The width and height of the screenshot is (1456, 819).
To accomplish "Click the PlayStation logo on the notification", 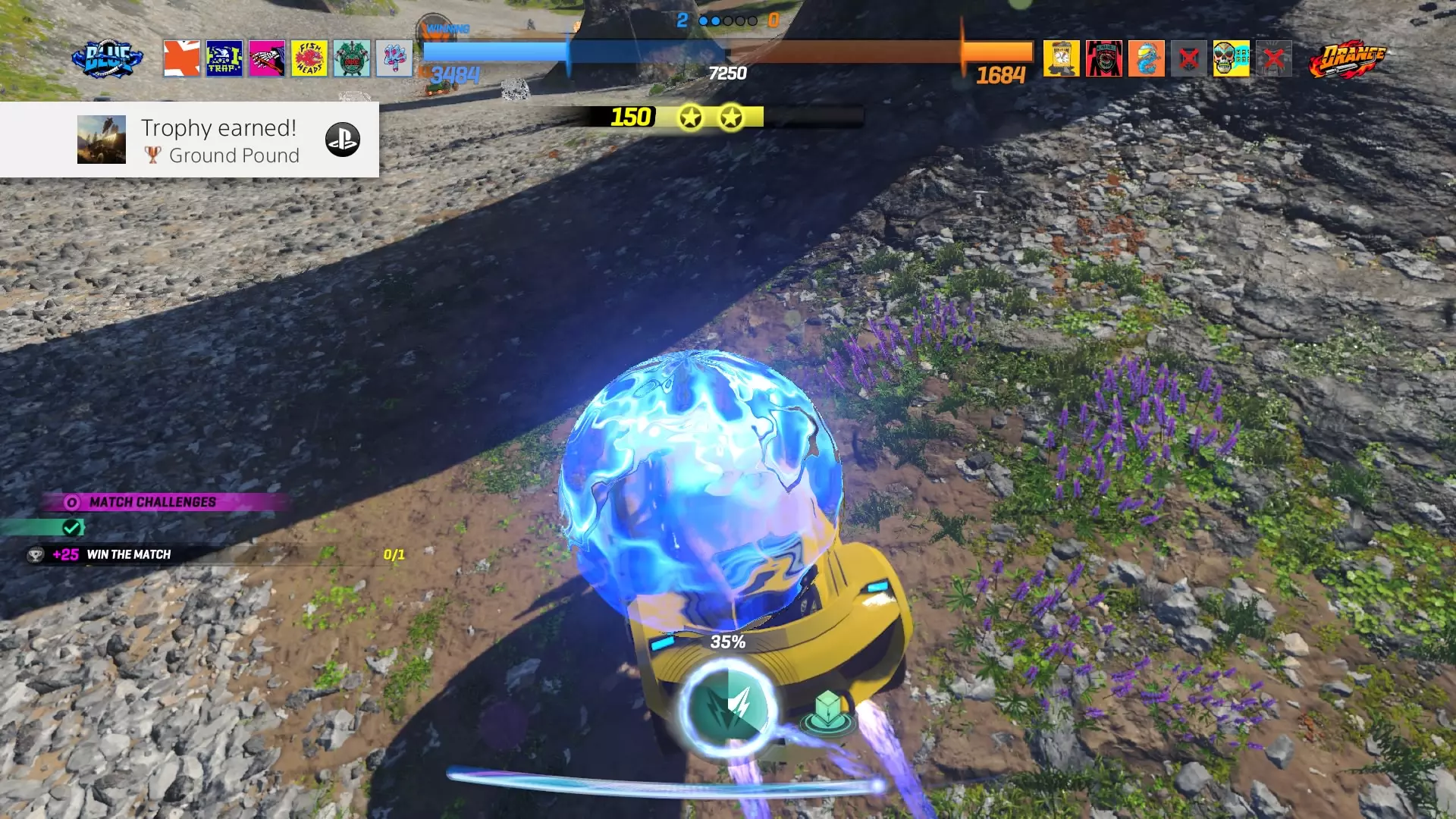I will pyautogui.click(x=343, y=140).
